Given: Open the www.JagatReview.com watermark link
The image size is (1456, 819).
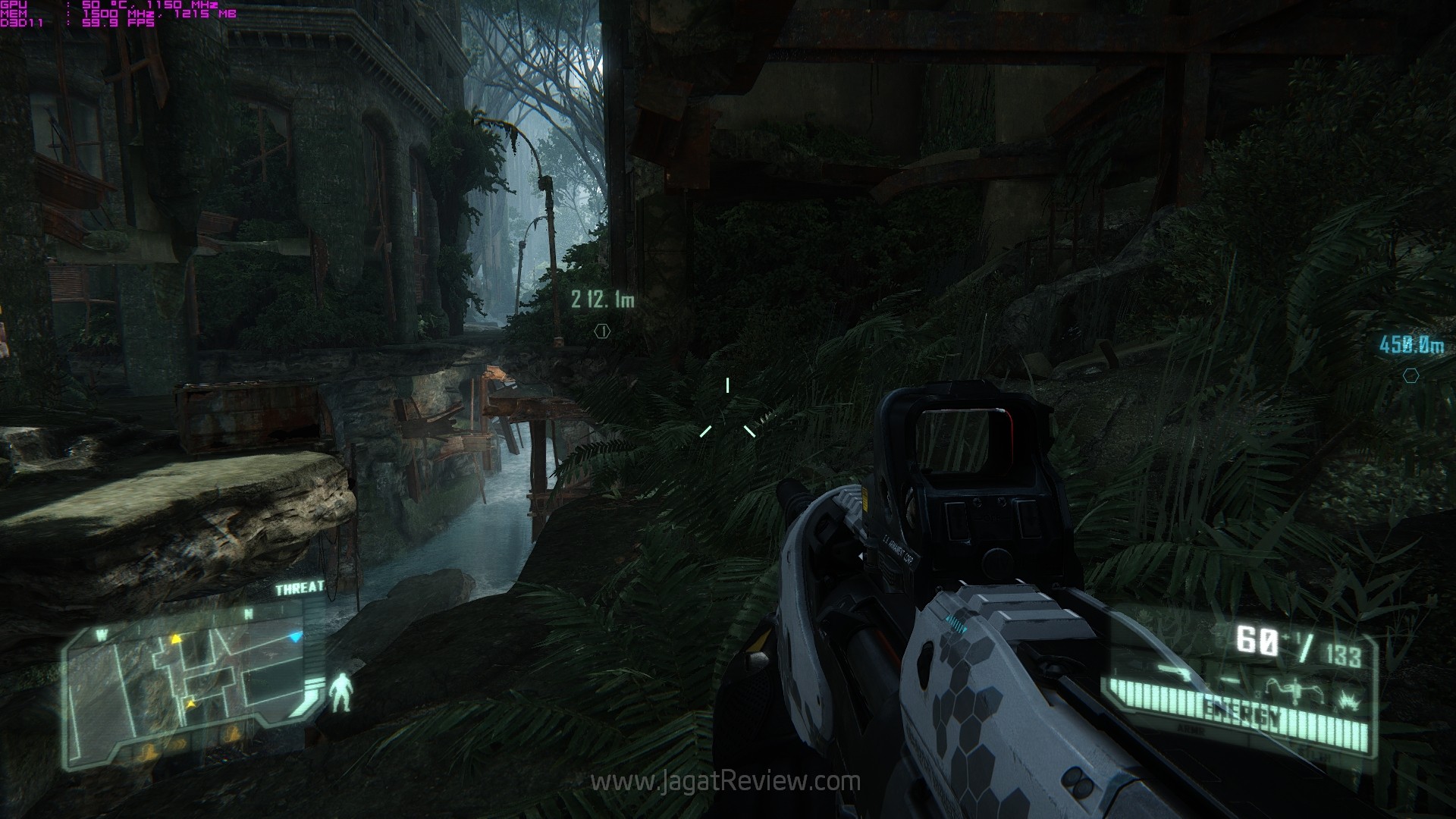Looking at the screenshot, I should click(726, 781).
